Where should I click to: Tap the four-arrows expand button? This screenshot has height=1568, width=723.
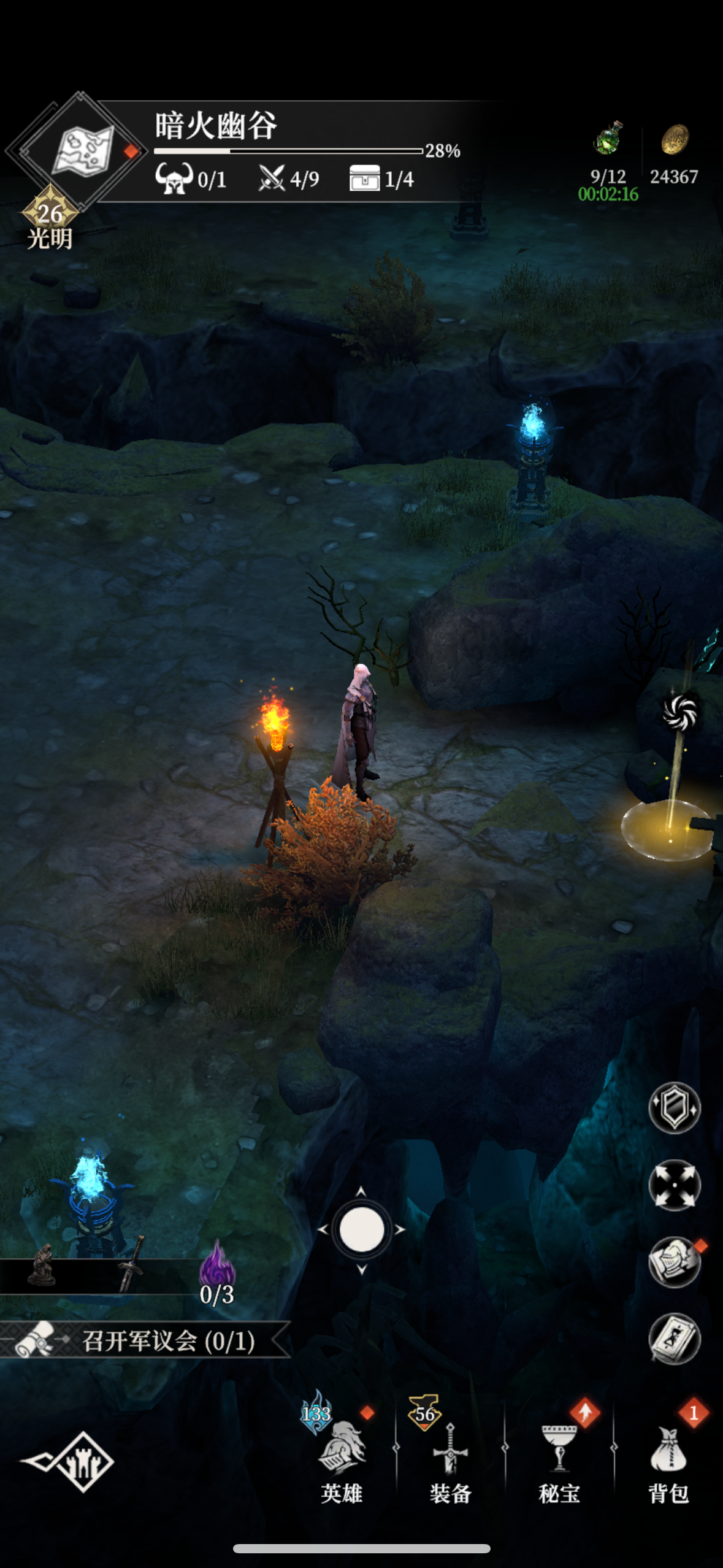point(675,1185)
